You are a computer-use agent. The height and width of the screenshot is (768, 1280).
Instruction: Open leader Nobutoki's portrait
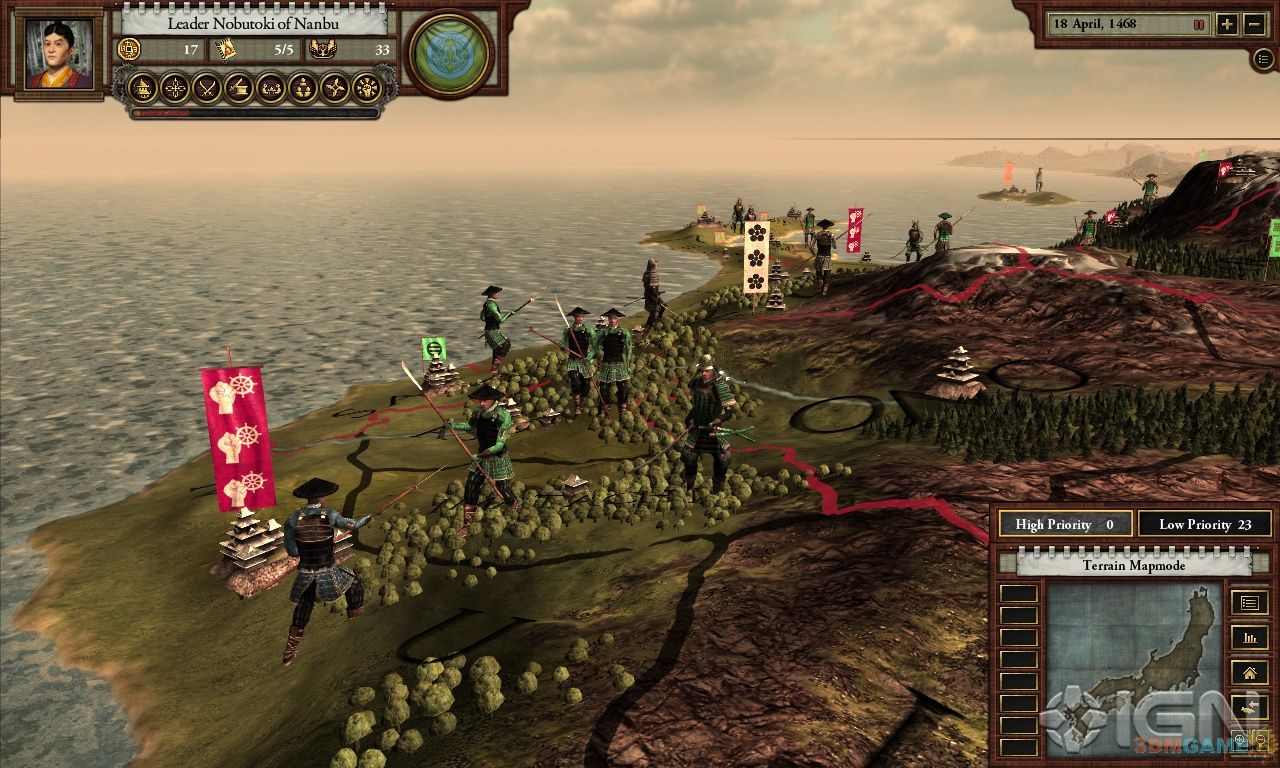click(x=59, y=54)
